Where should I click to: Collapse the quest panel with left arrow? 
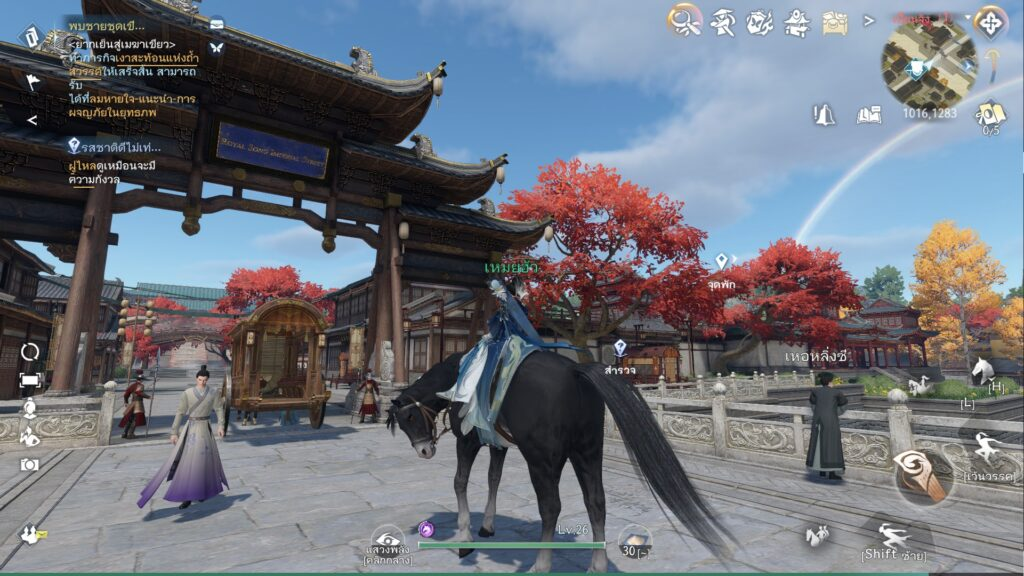click(31, 120)
